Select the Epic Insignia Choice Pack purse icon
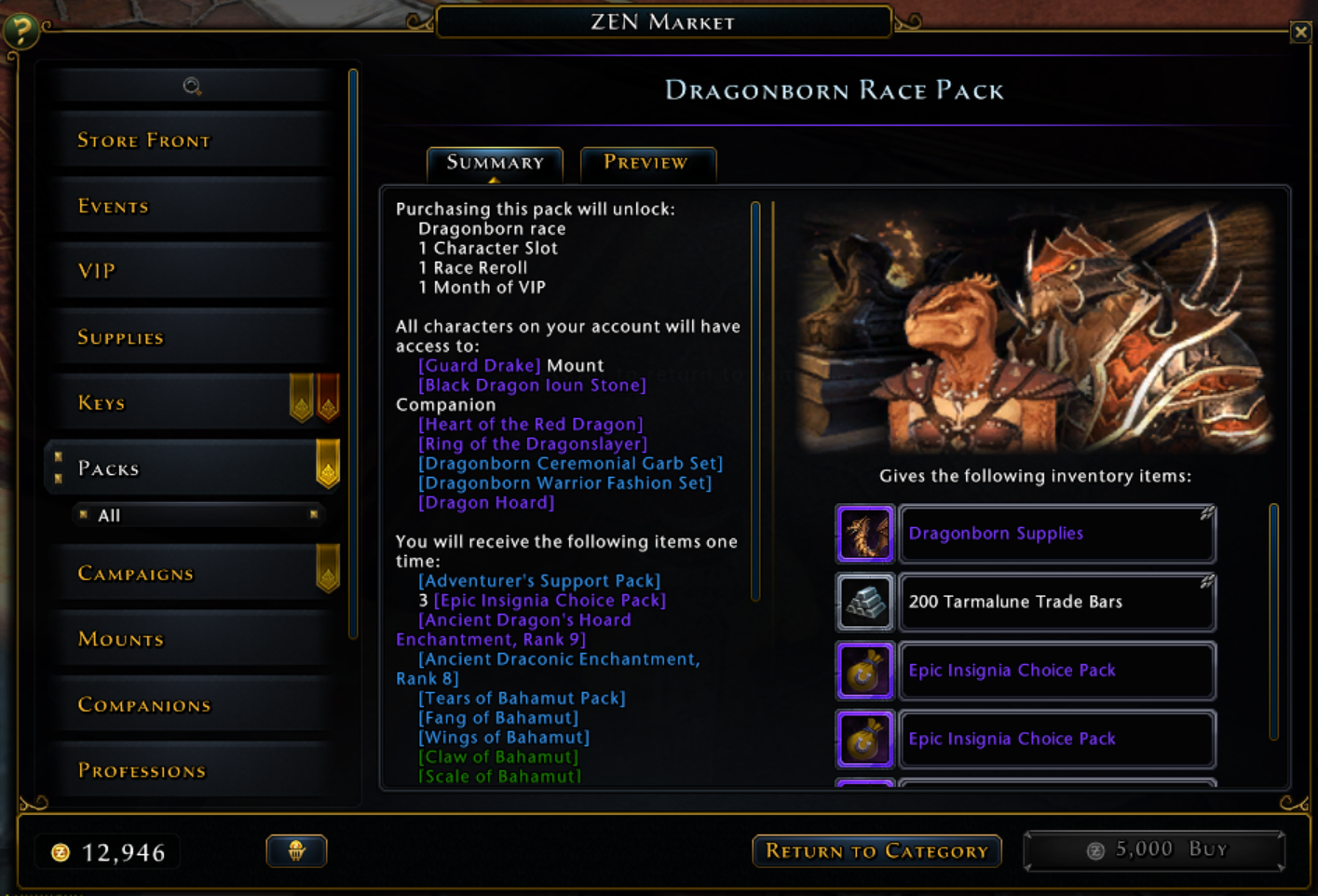 pyautogui.click(x=864, y=671)
